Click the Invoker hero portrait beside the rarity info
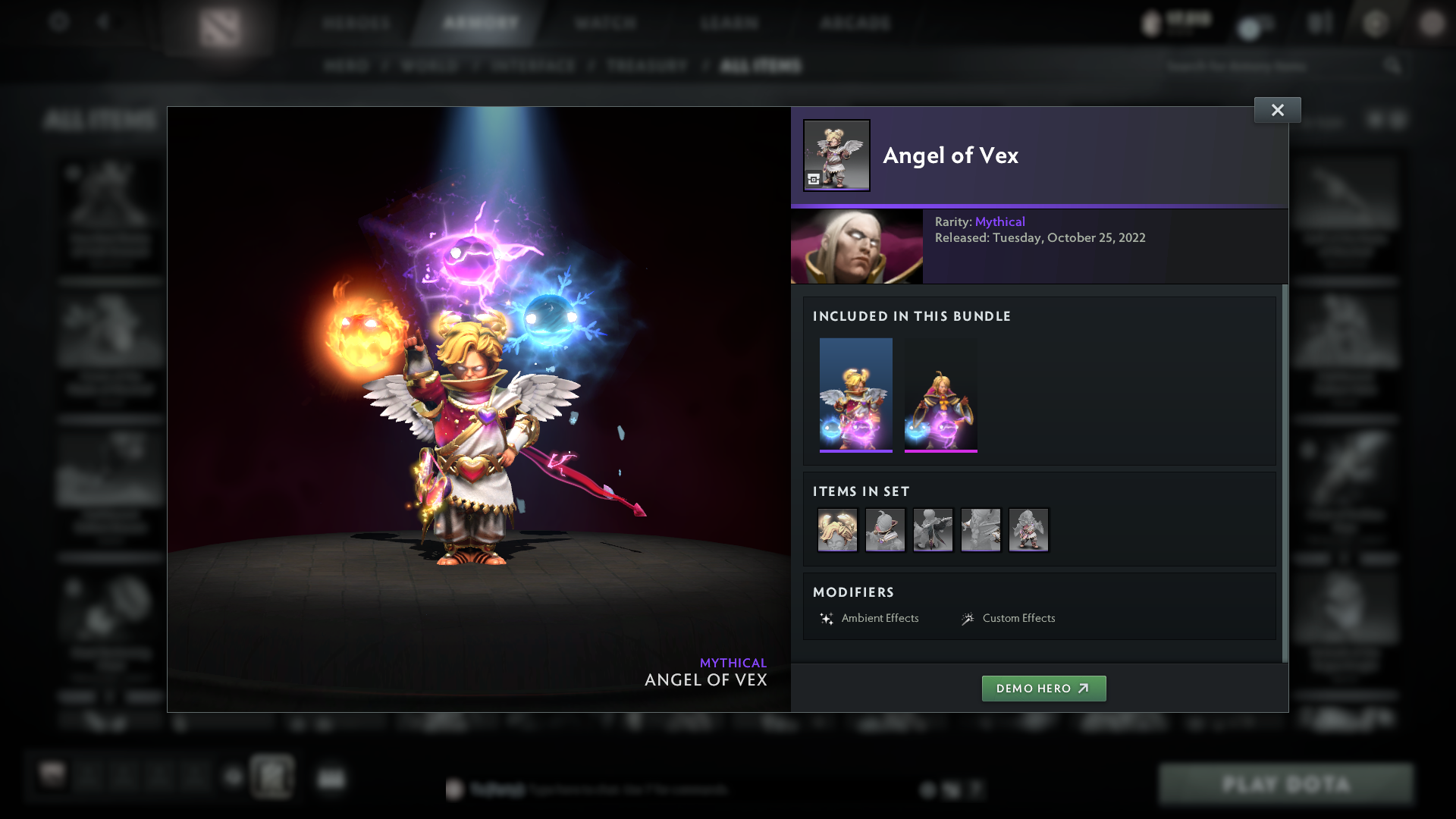Screen dimensions: 1456x819 [x=856, y=246]
